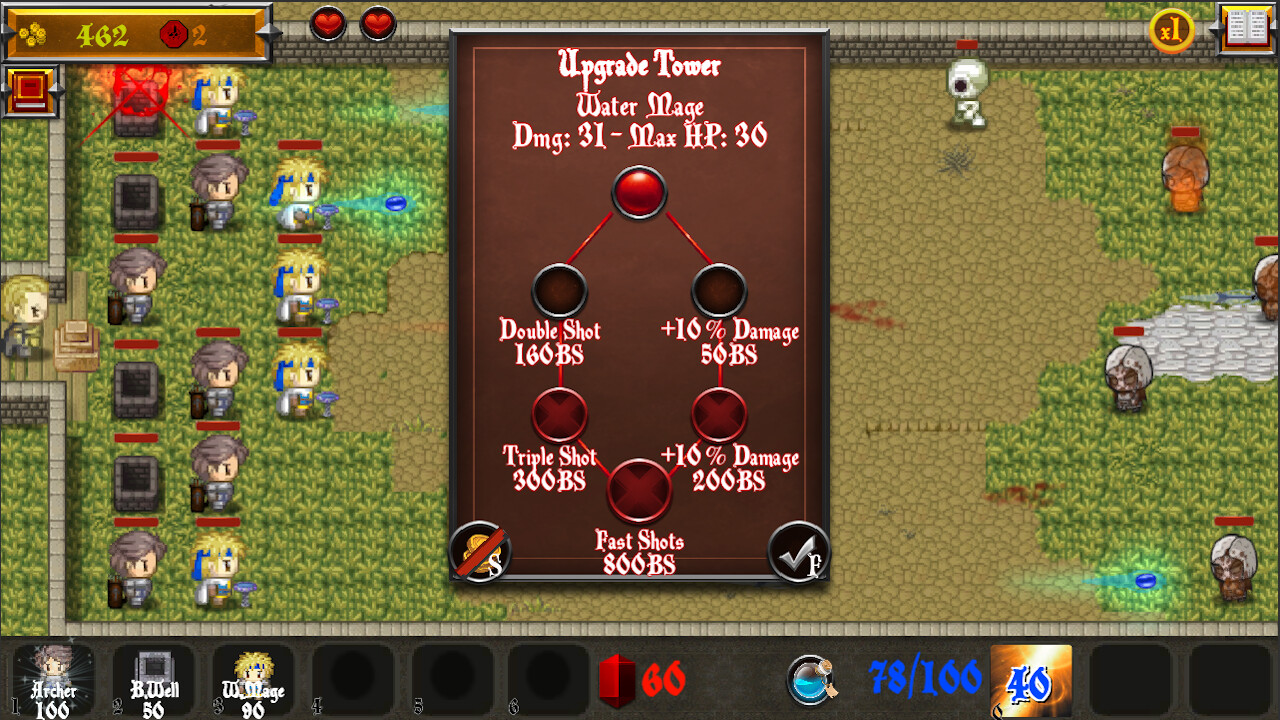Select the Triple Shot 300BS node
The image size is (1280, 720).
pyautogui.click(x=560, y=415)
